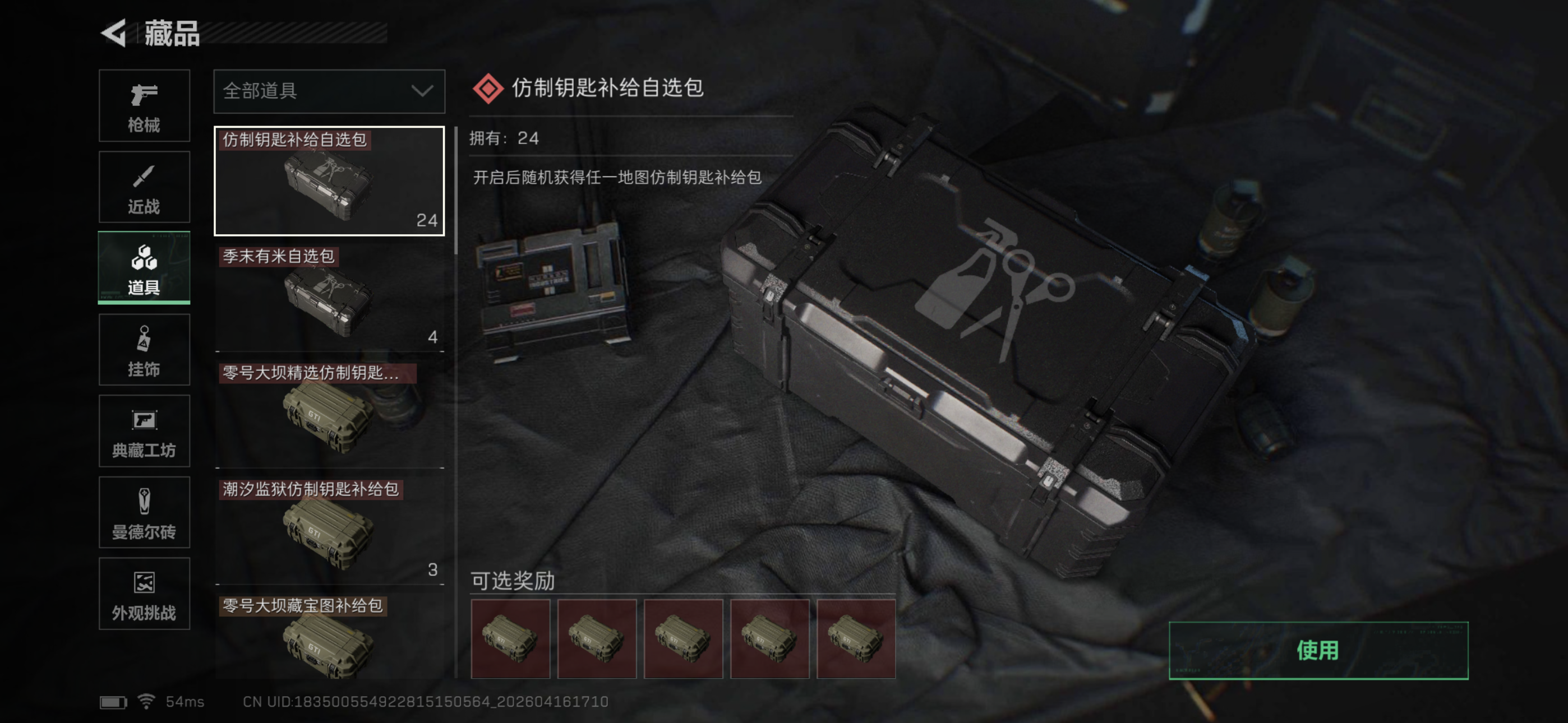
Task: Switch to the 曼德尔砖 tab
Action: (144, 512)
